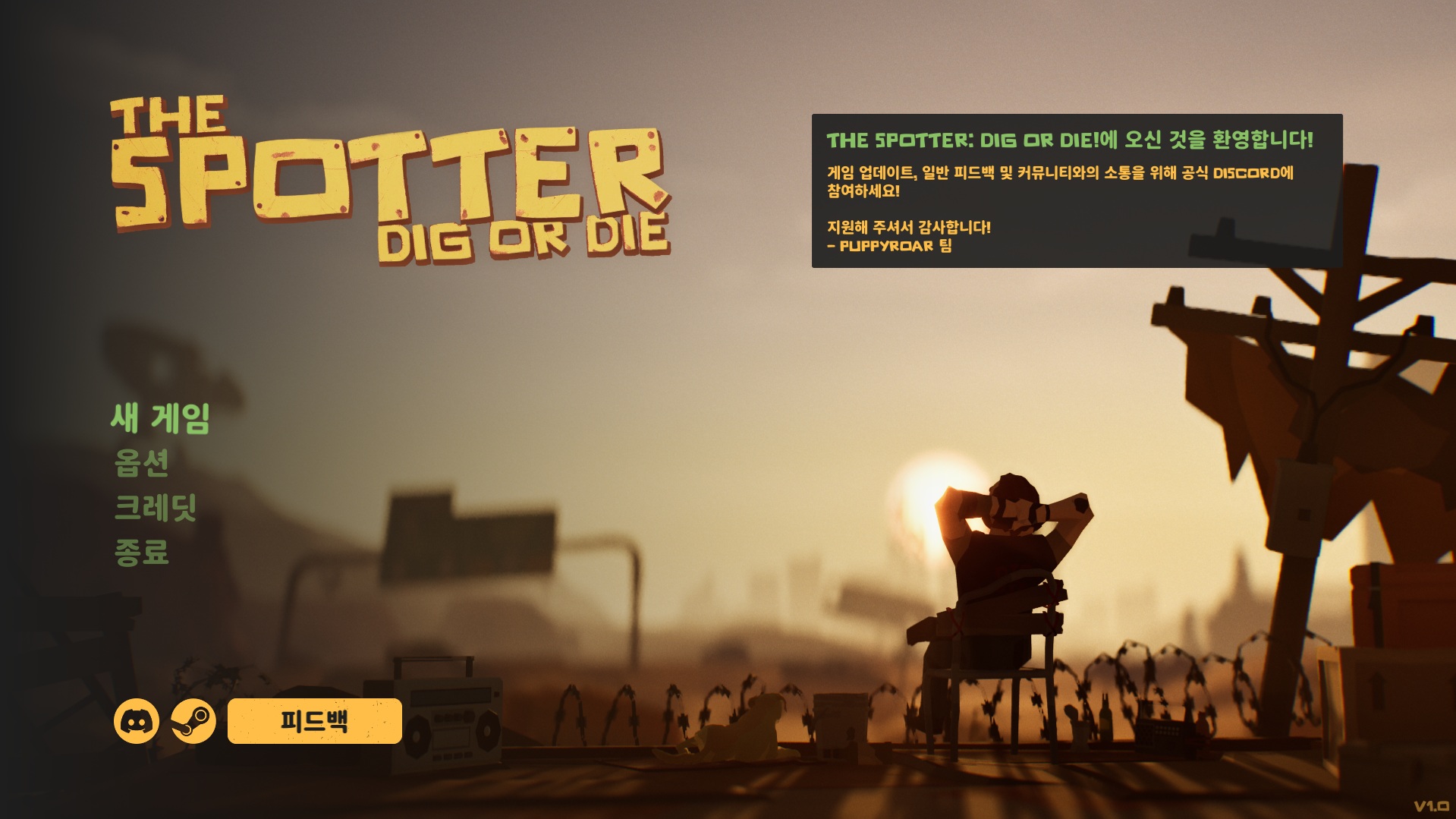Choose 종료 to quit the game
The height and width of the screenshot is (819, 1456).
142,552
